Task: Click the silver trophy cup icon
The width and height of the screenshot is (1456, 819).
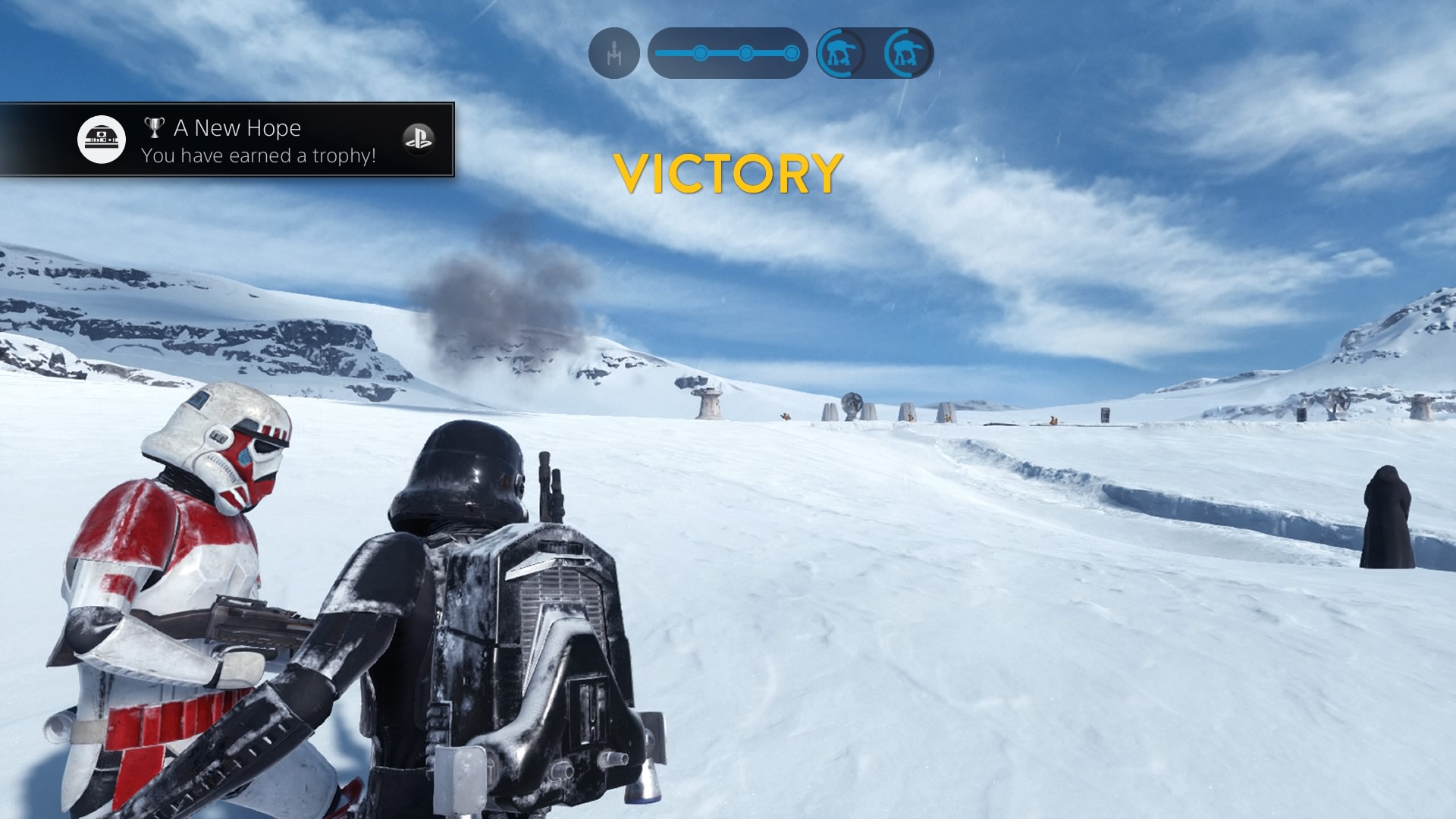Action: pyautogui.click(x=154, y=127)
